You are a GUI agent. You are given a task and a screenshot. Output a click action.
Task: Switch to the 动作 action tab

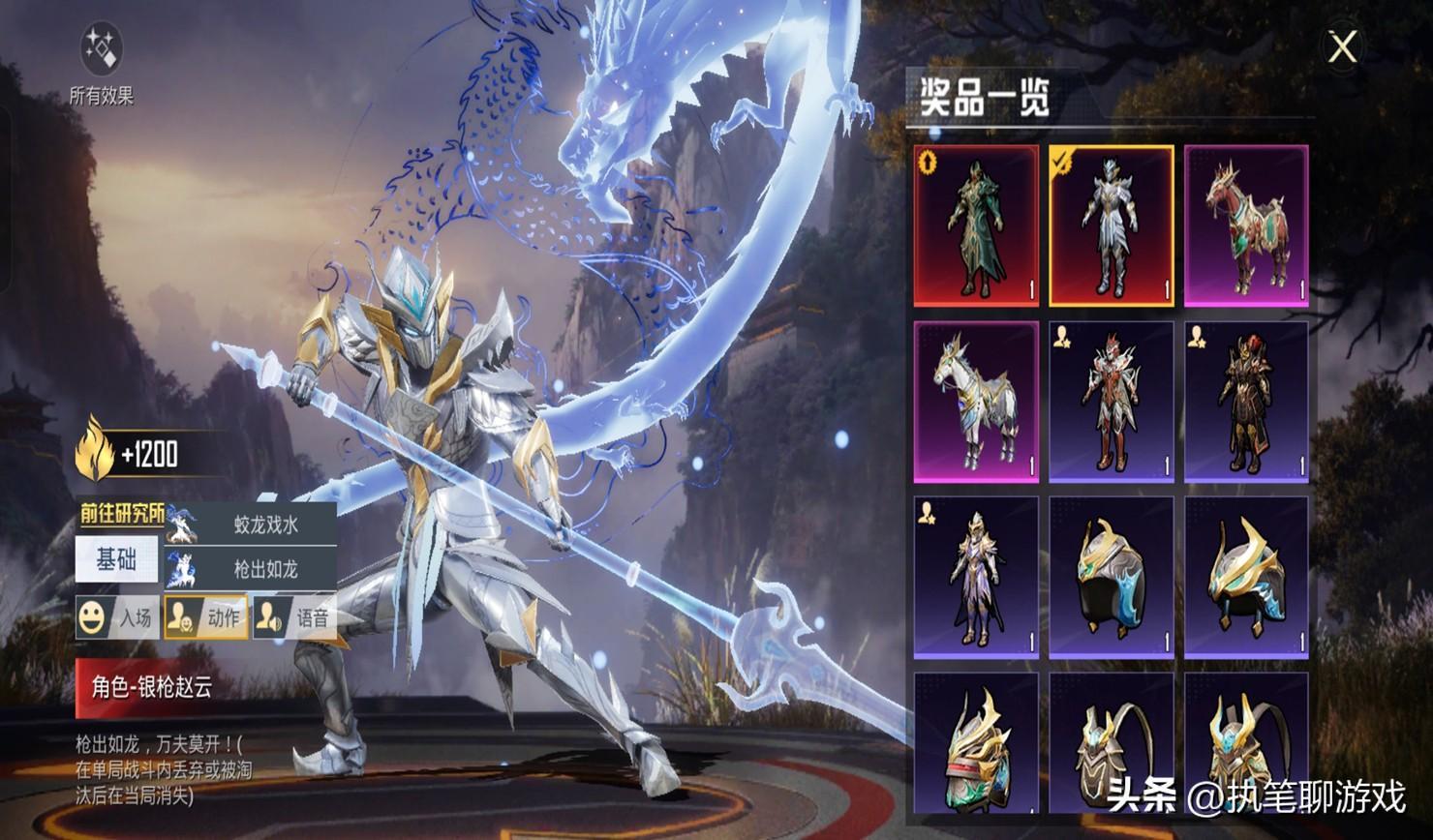[x=204, y=617]
